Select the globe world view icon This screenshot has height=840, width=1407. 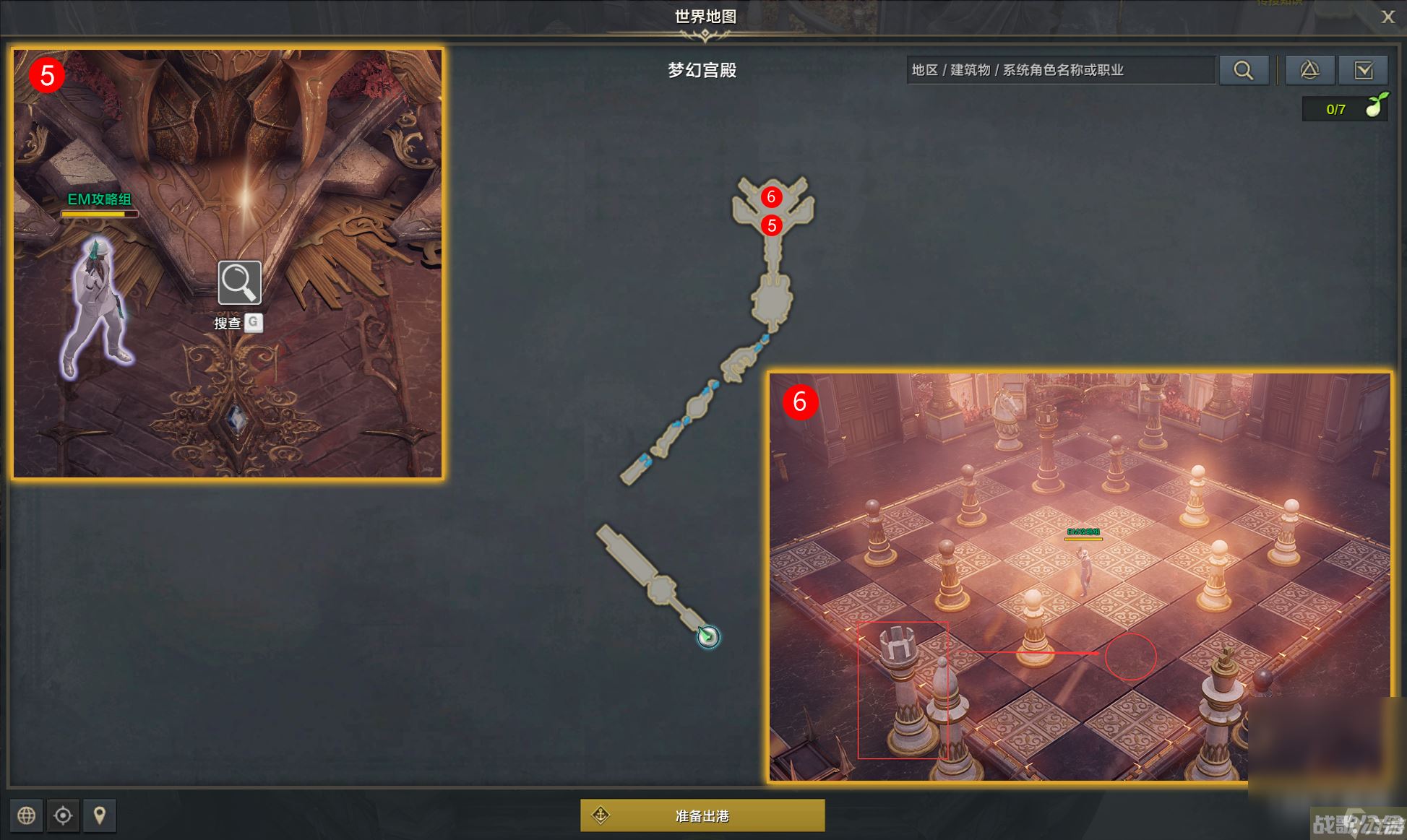pos(27,815)
